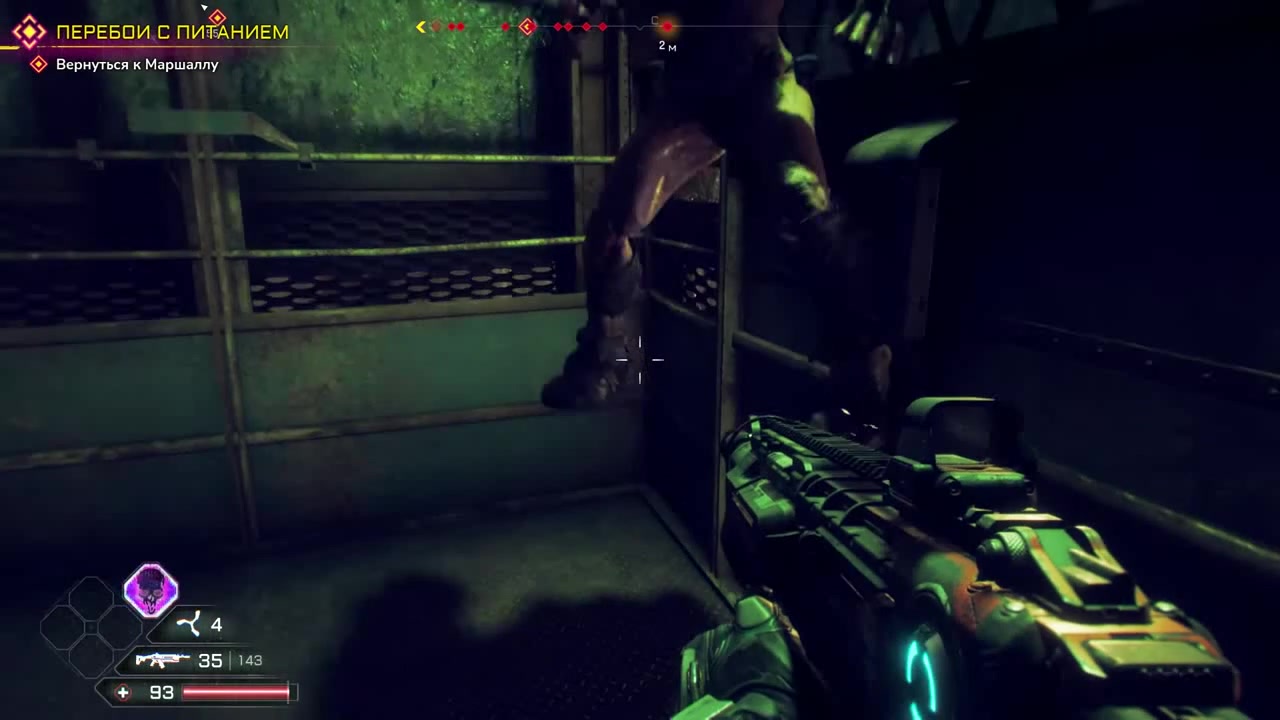Click the objective diamond beside Вернуться к Маршаллу
This screenshot has width=1280, height=720.
click(x=38, y=64)
